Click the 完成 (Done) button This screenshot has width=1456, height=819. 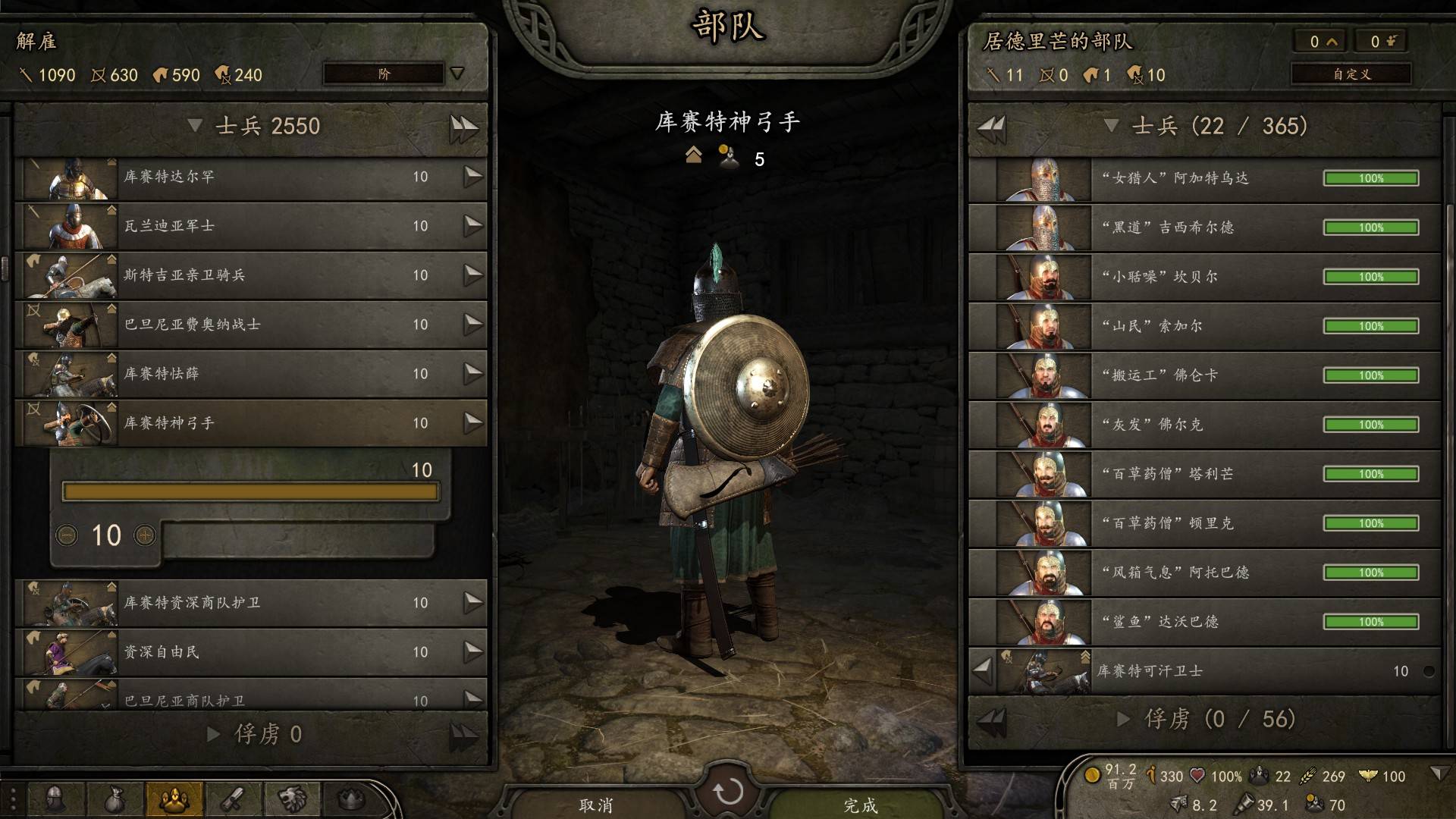click(861, 804)
